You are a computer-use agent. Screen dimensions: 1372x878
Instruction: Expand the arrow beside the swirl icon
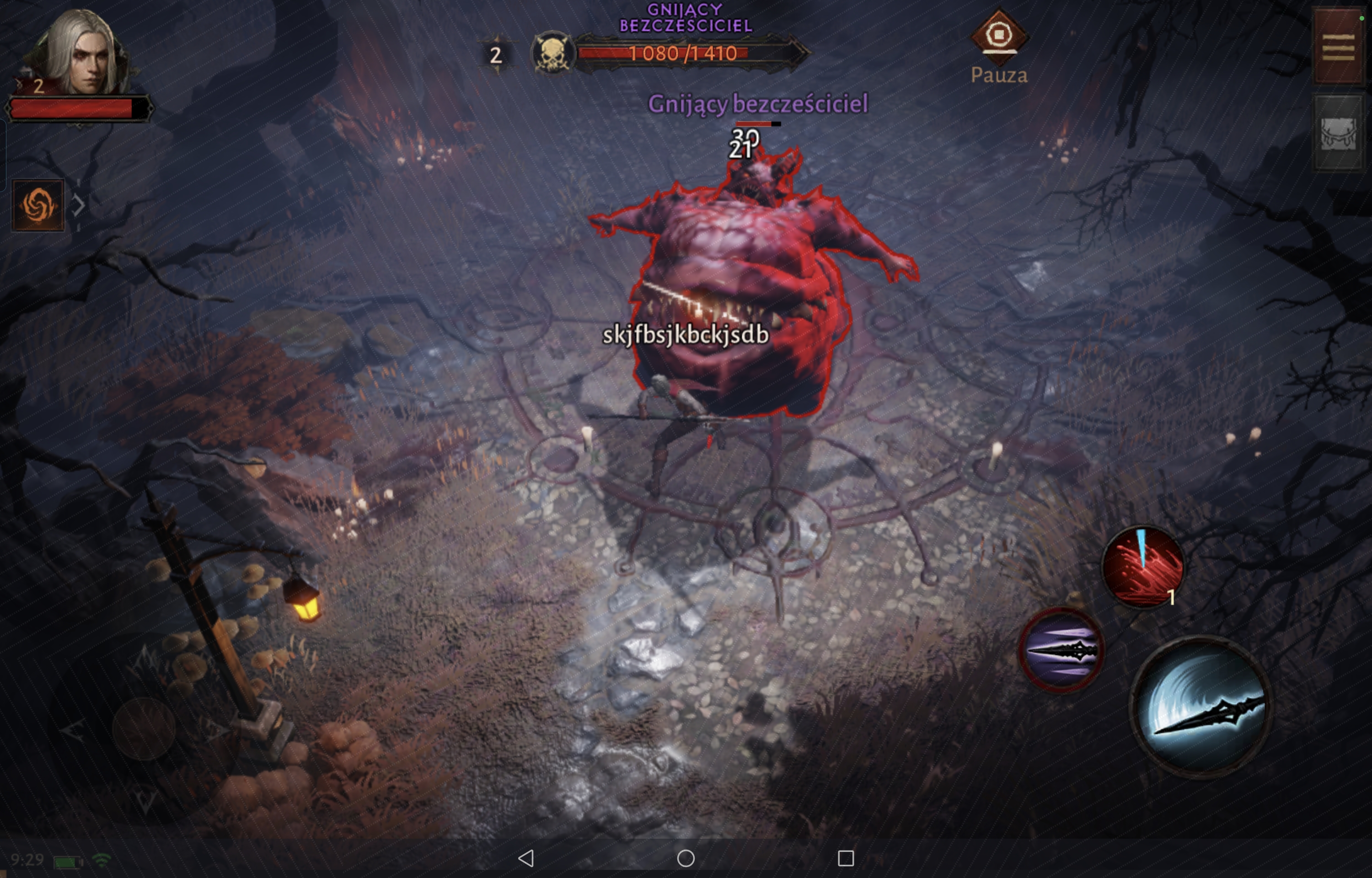79,205
